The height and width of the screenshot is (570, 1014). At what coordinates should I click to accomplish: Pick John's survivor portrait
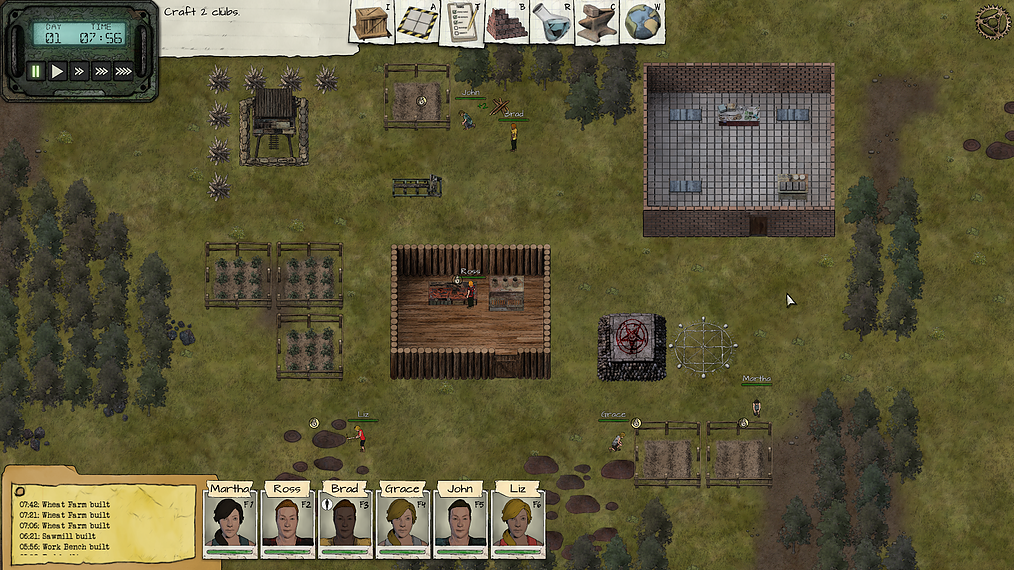pos(460,521)
